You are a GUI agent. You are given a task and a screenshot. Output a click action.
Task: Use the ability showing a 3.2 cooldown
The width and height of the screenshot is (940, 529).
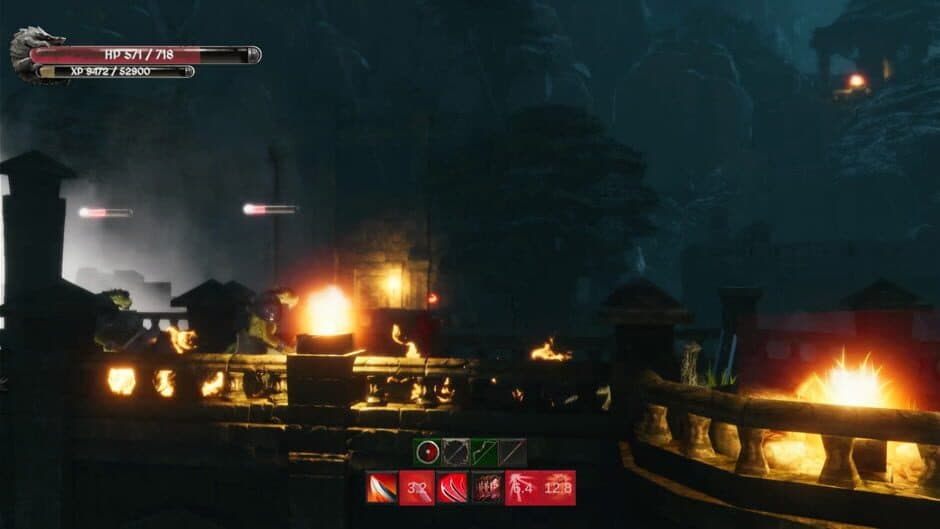tap(417, 488)
